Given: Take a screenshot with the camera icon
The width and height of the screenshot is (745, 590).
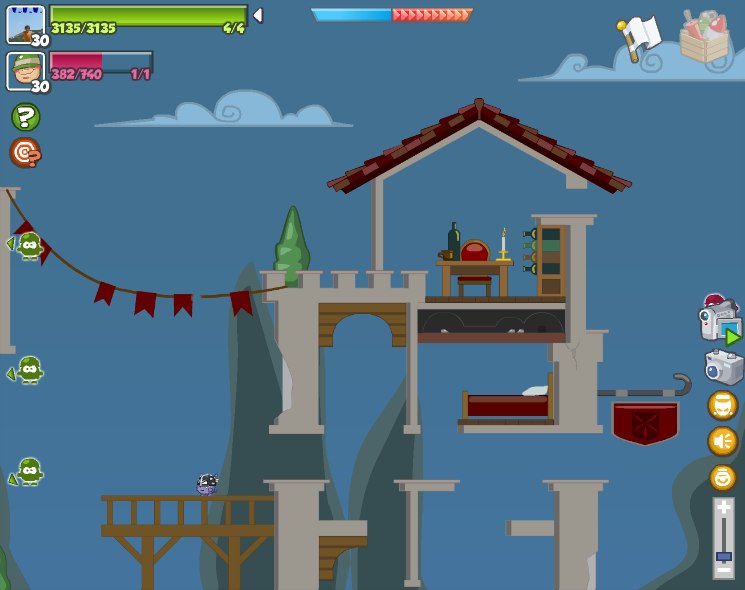Looking at the screenshot, I should 723,367.
